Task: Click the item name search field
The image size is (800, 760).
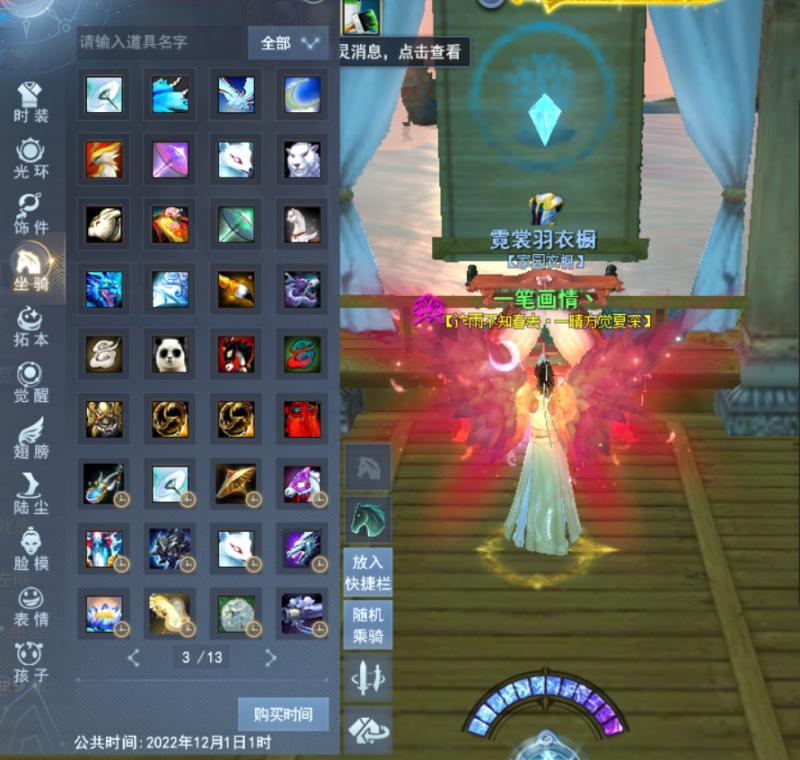Action: click(160, 43)
